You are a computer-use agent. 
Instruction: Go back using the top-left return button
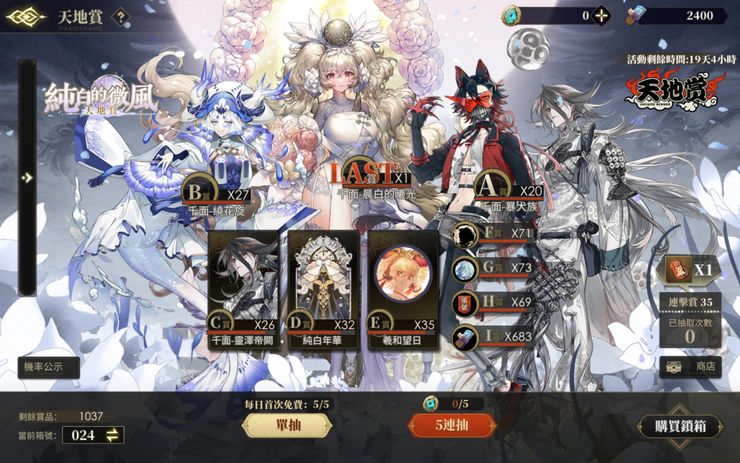pyautogui.click(x=26, y=16)
